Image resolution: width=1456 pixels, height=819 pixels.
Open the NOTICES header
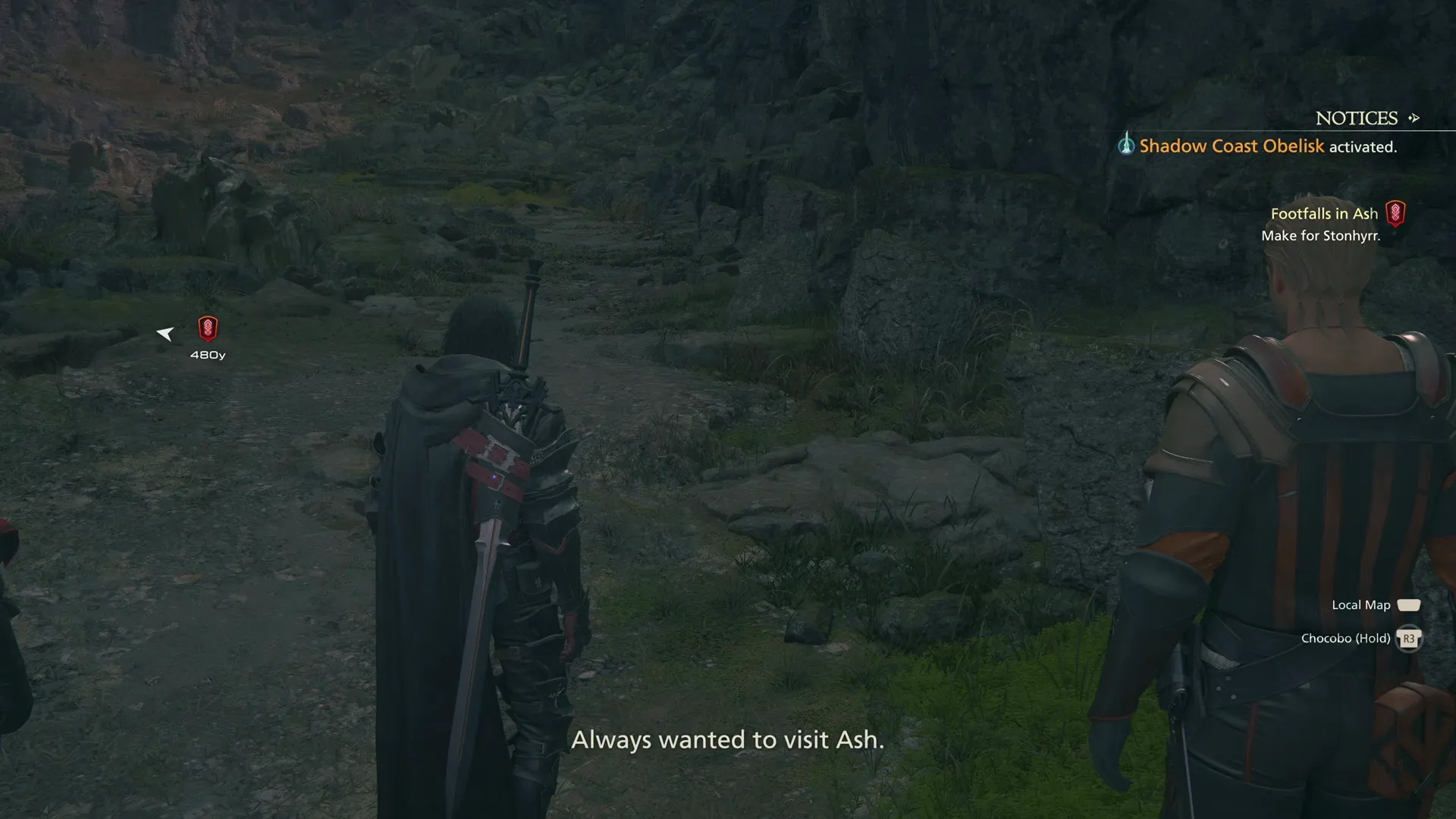(1357, 118)
